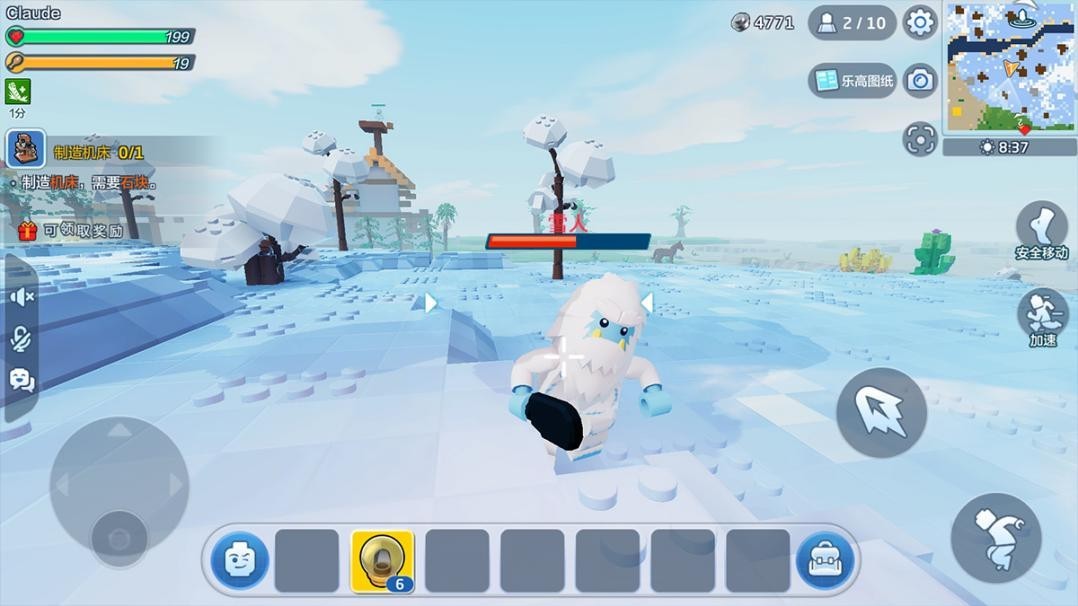Toggle the muted speaker sound button
Viewport: 1078px width, 606px height.
[21, 297]
